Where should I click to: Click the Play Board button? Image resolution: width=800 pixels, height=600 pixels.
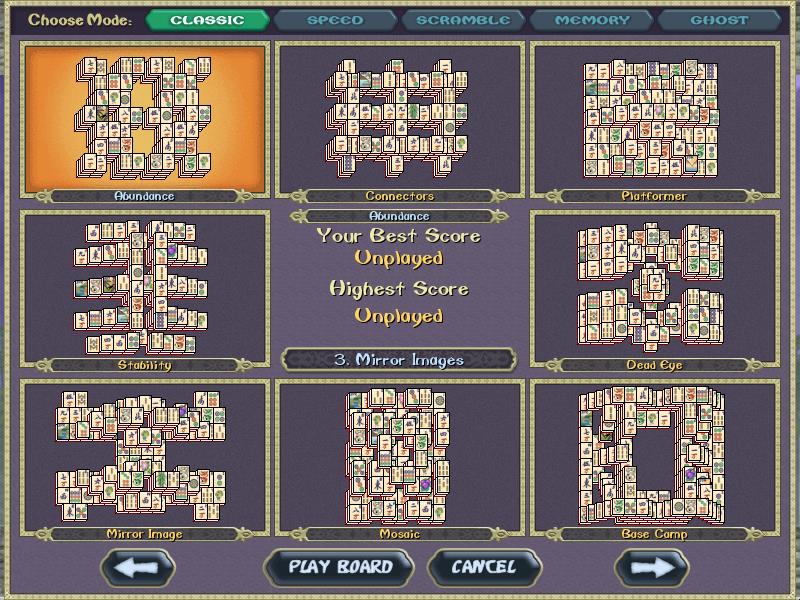click(340, 567)
